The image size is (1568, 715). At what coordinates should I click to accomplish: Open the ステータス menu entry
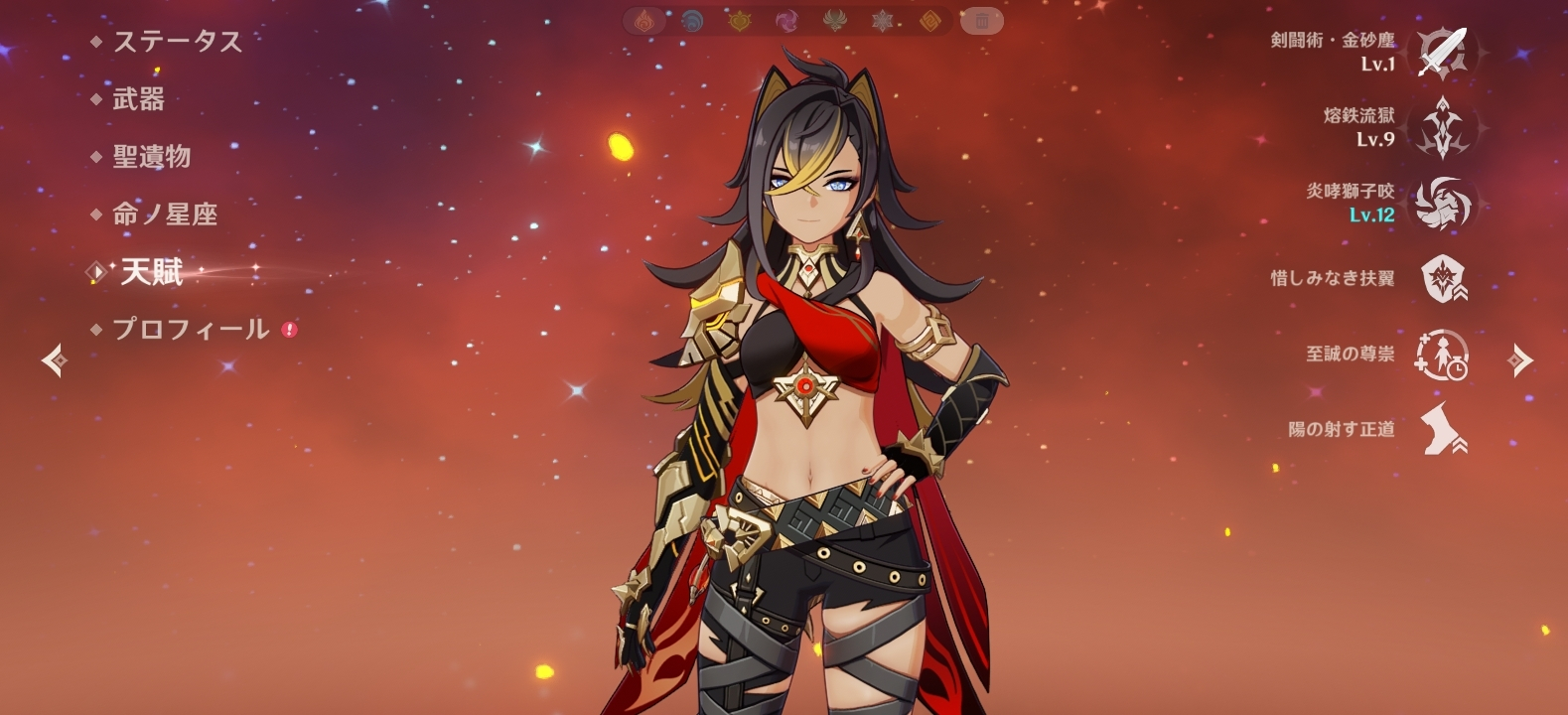(177, 42)
